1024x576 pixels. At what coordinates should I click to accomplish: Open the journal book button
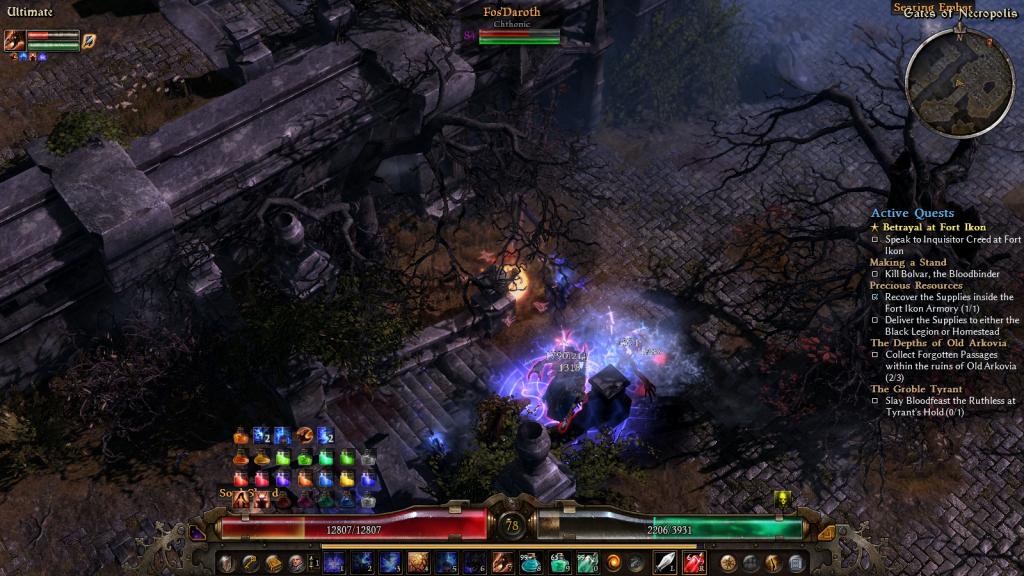pyautogui.click(x=273, y=562)
